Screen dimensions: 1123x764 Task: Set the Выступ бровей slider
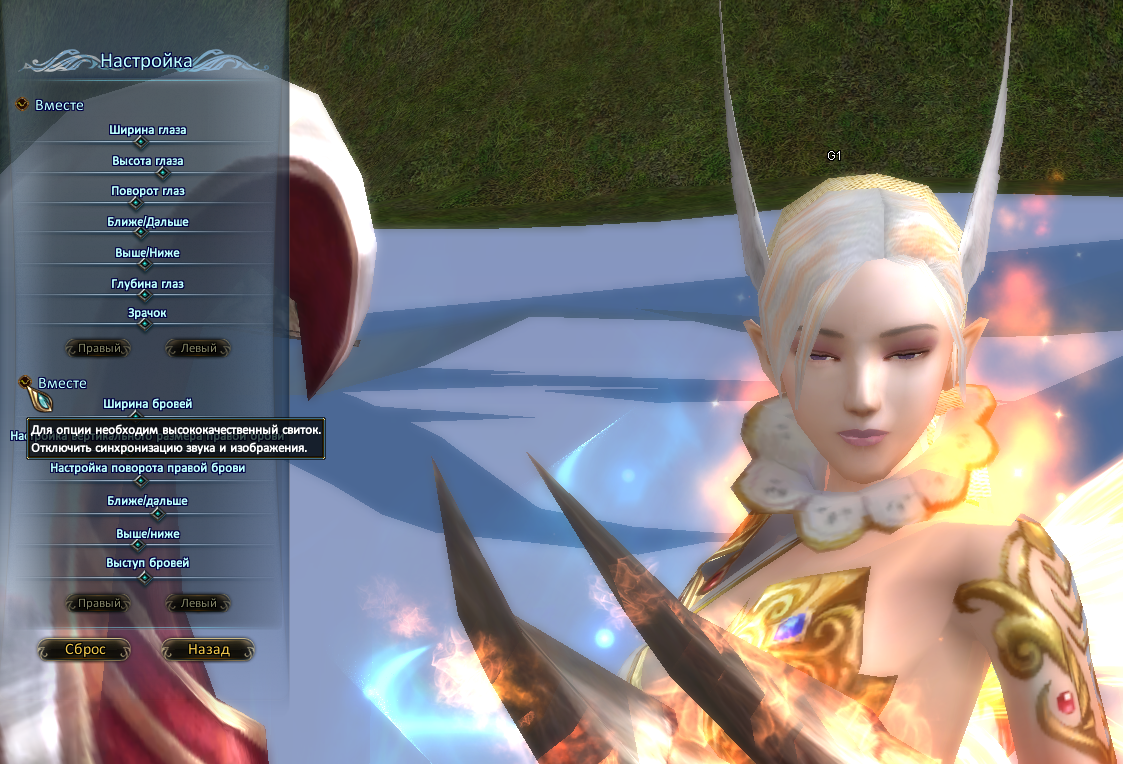click(x=145, y=577)
